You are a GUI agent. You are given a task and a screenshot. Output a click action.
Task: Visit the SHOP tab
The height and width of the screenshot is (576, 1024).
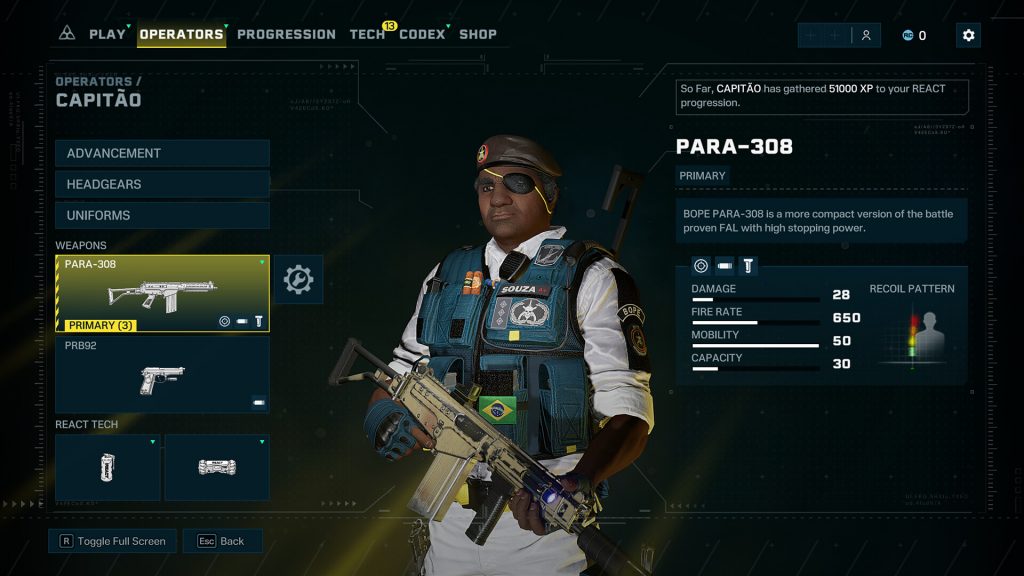[478, 34]
